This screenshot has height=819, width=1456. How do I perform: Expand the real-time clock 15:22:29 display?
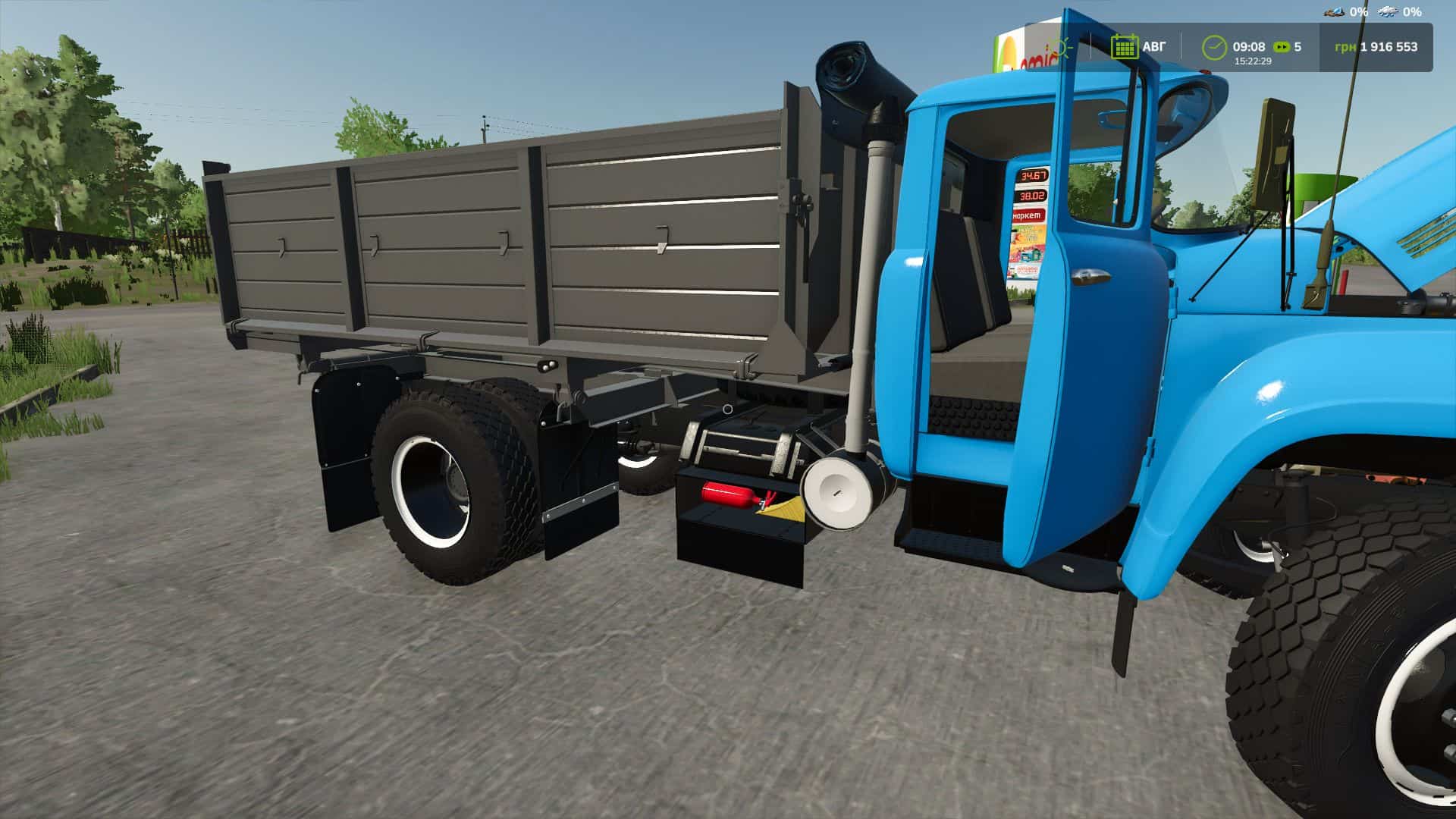coord(1253,61)
